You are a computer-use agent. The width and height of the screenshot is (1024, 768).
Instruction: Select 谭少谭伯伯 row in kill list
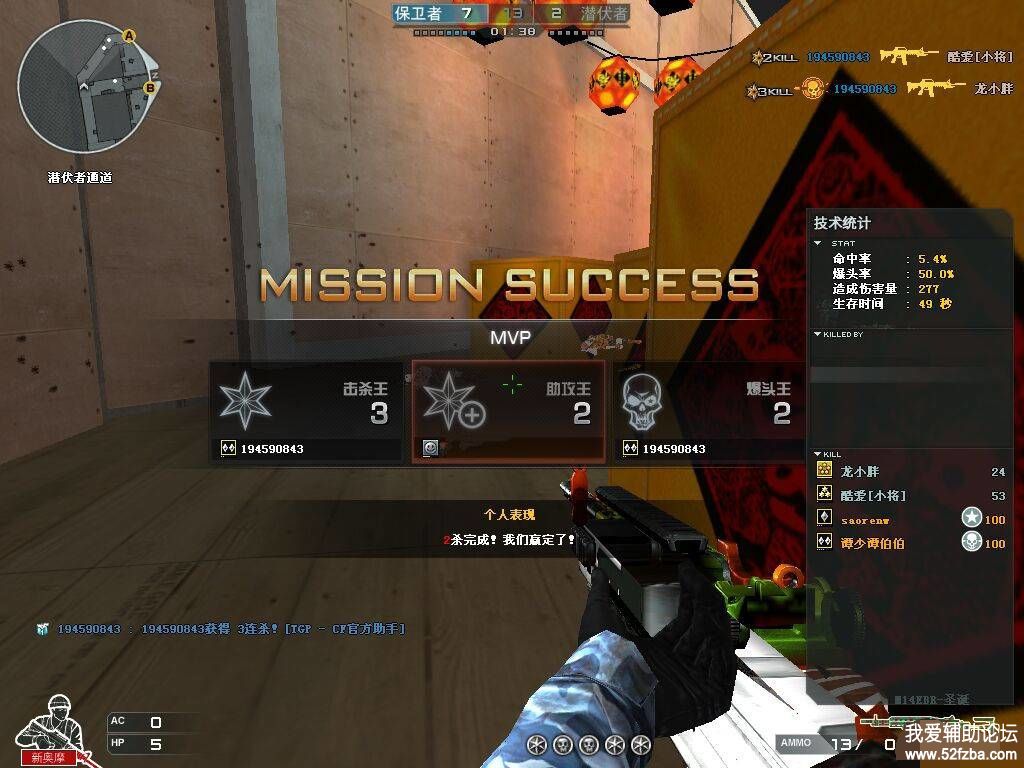910,544
